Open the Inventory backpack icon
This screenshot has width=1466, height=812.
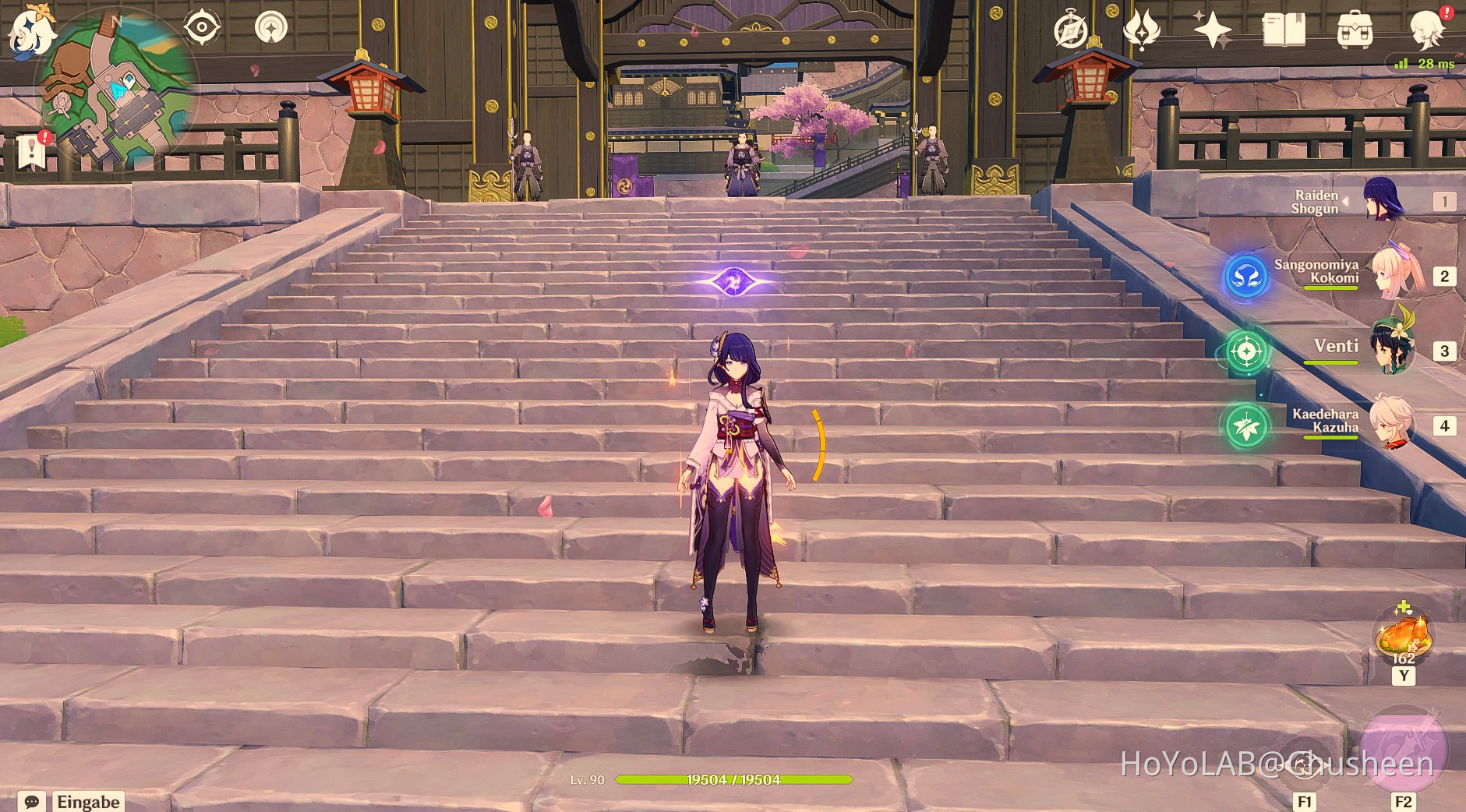tap(1355, 30)
